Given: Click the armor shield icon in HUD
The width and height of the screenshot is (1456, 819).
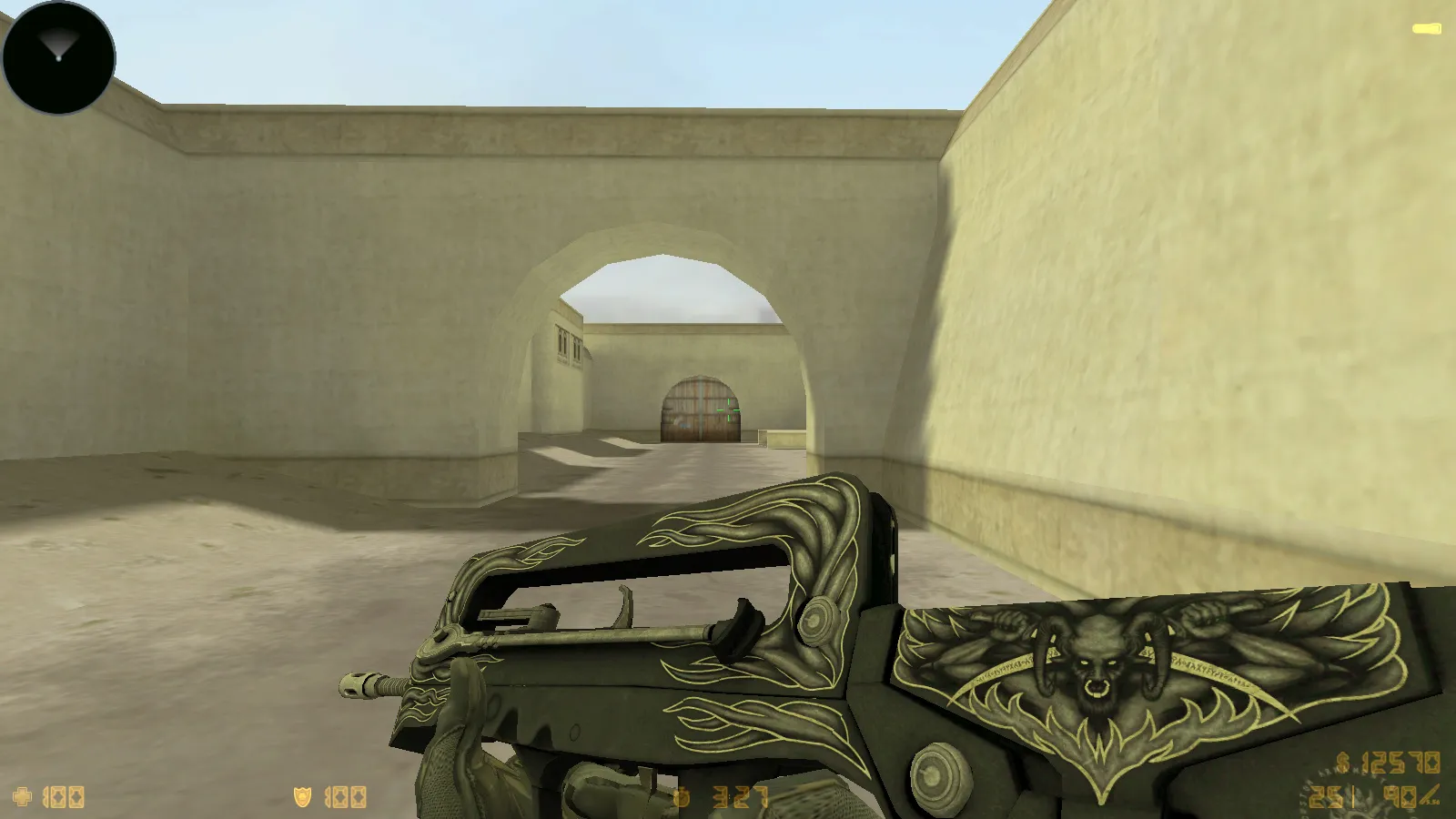Looking at the screenshot, I should point(300,795).
